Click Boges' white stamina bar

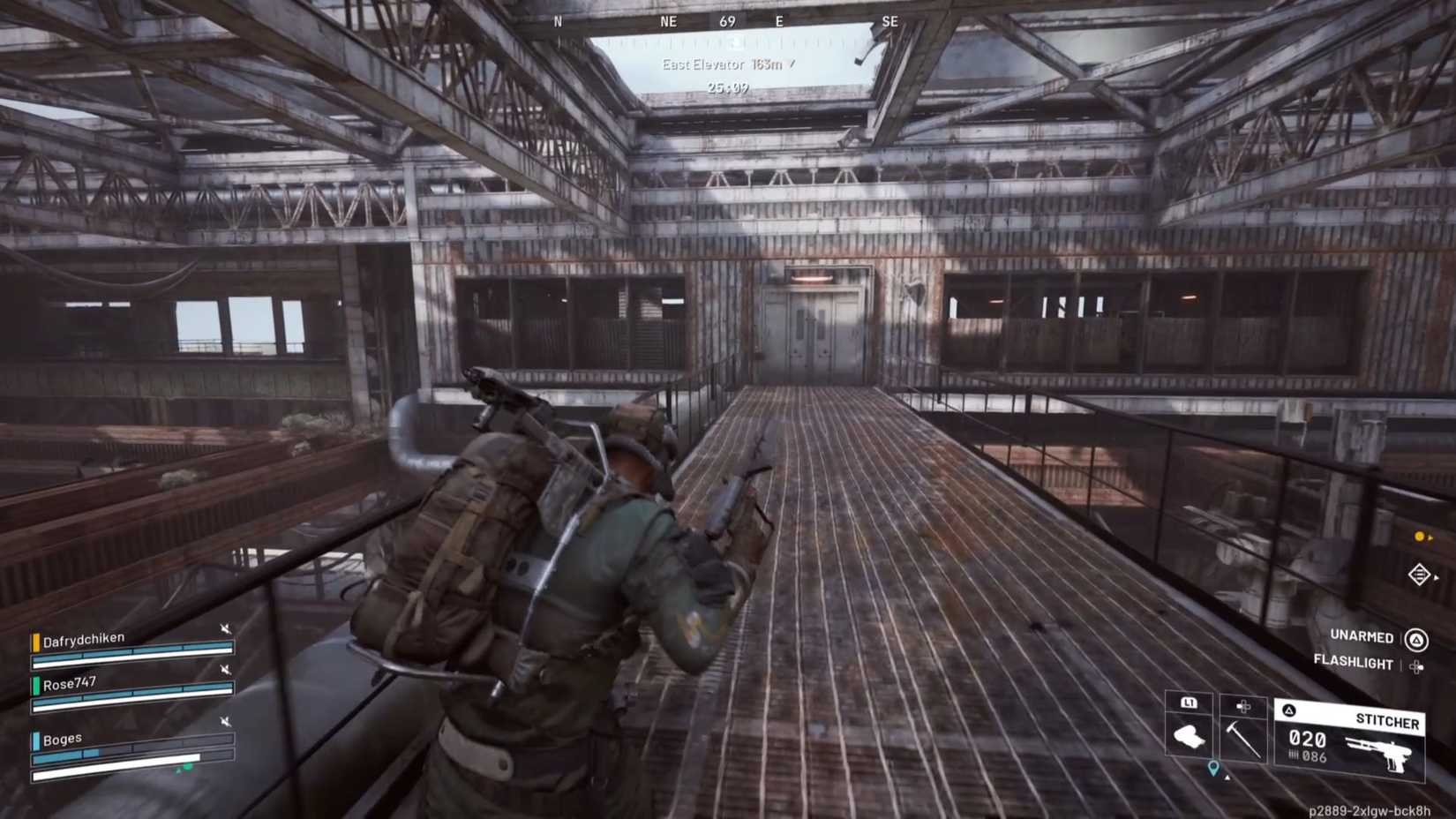click(x=115, y=774)
